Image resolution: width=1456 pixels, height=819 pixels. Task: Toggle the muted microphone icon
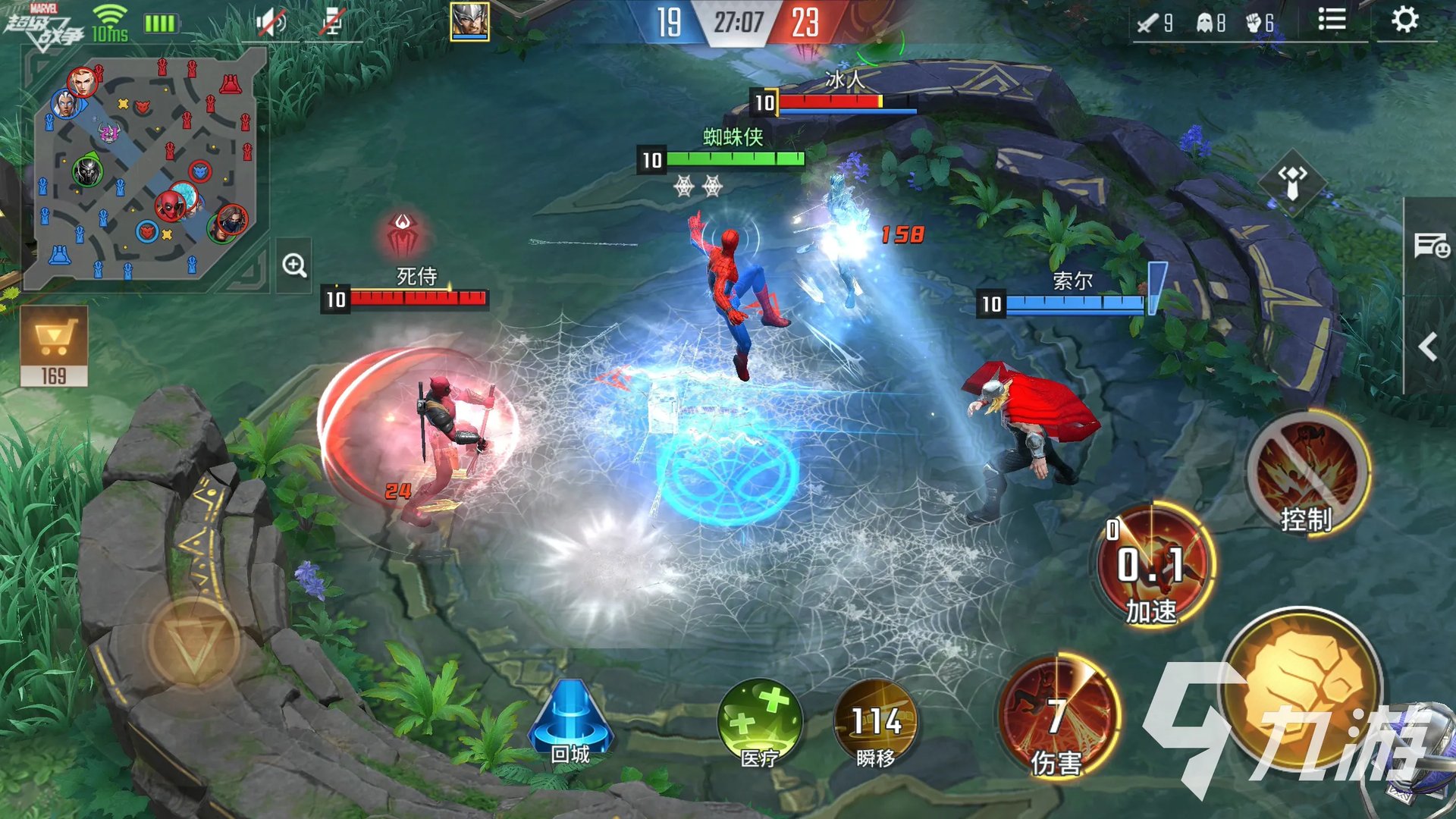332,22
